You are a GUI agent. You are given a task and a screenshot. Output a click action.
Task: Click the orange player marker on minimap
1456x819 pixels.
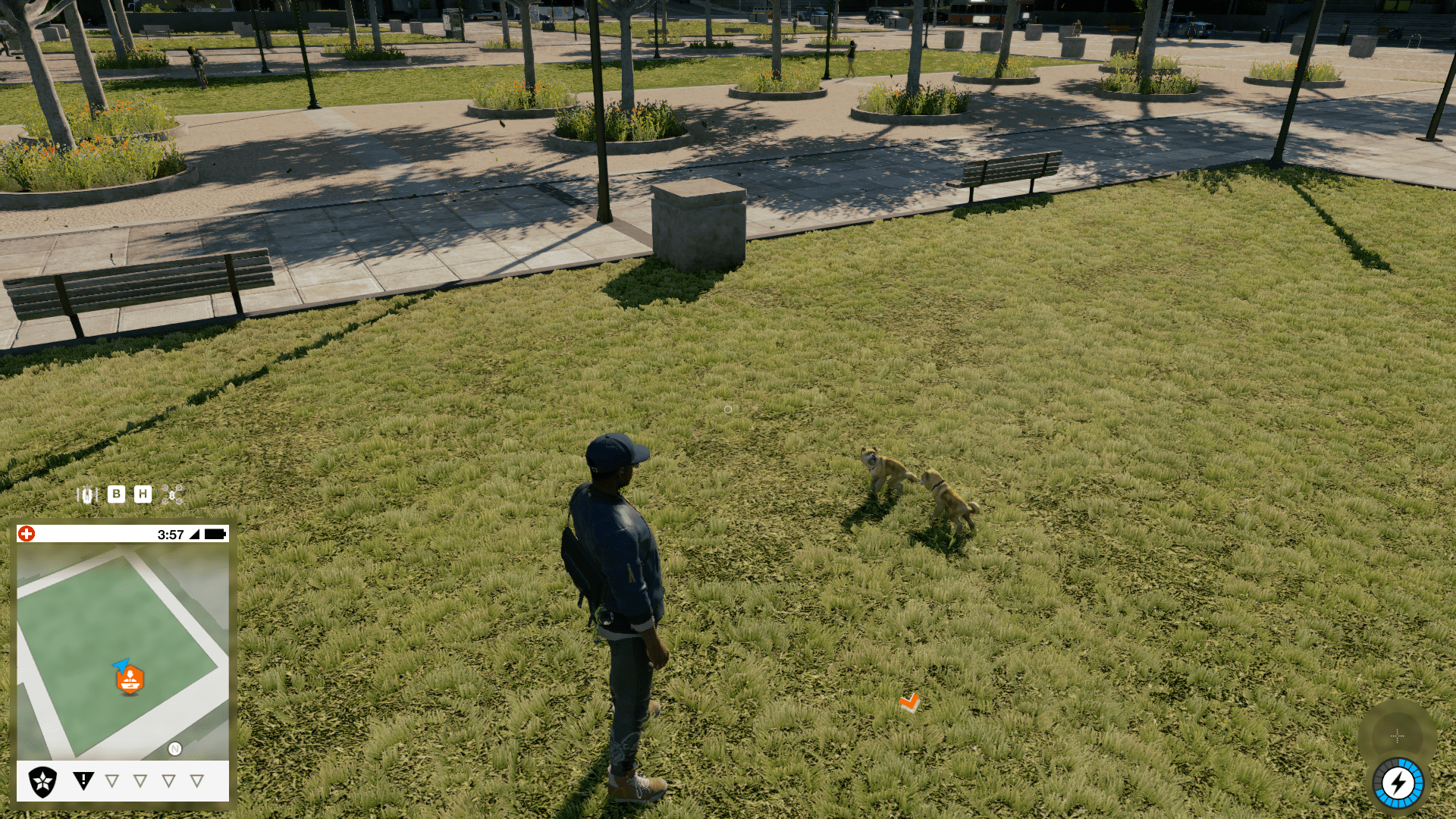[130, 679]
